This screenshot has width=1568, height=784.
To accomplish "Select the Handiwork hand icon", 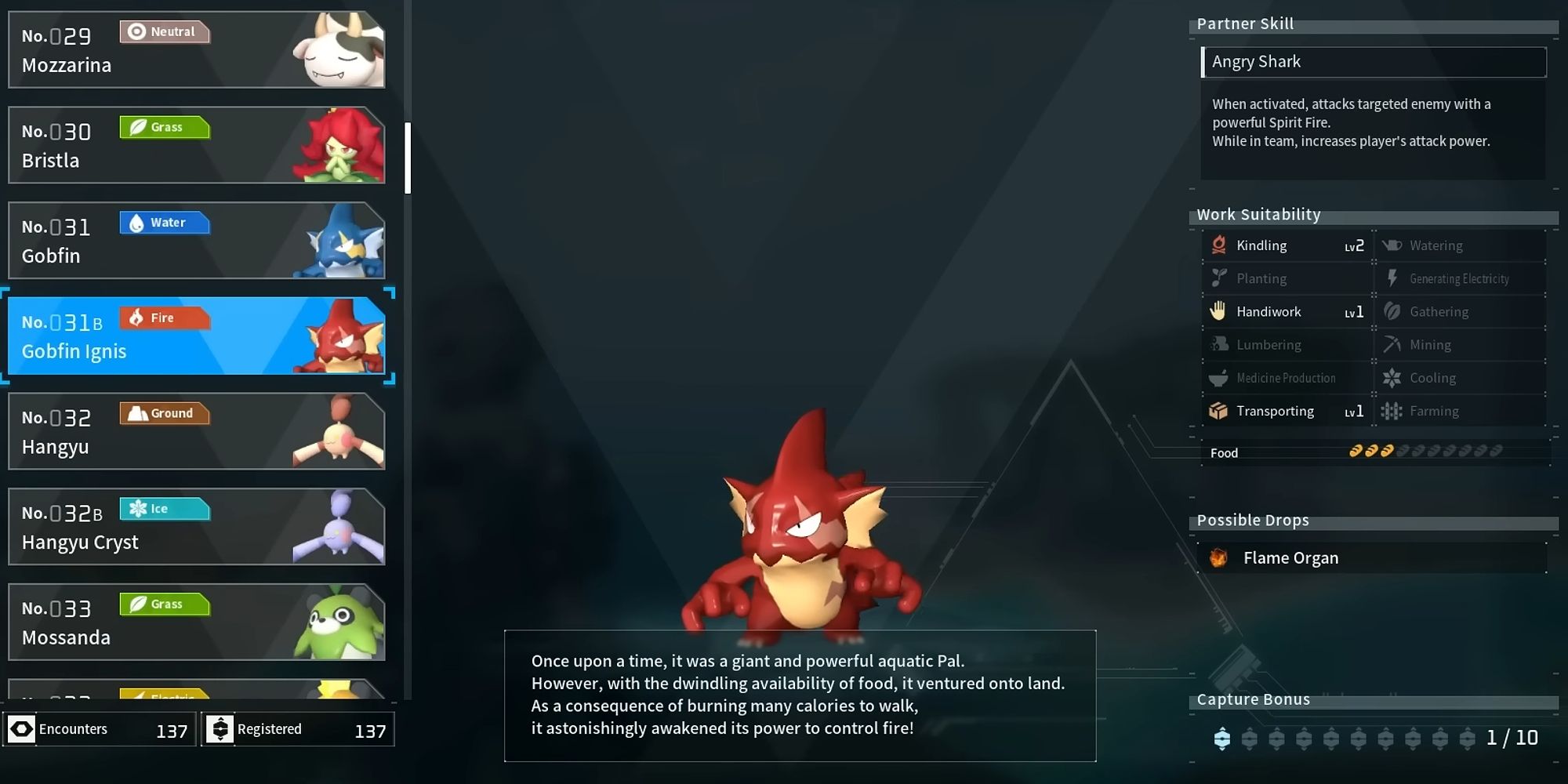I will coord(1220,311).
